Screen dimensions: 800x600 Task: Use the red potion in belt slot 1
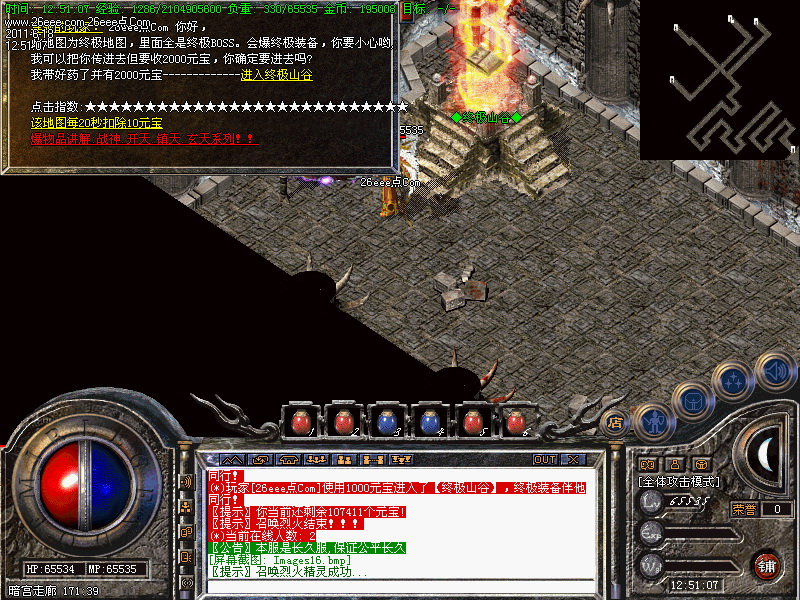(x=299, y=422)
